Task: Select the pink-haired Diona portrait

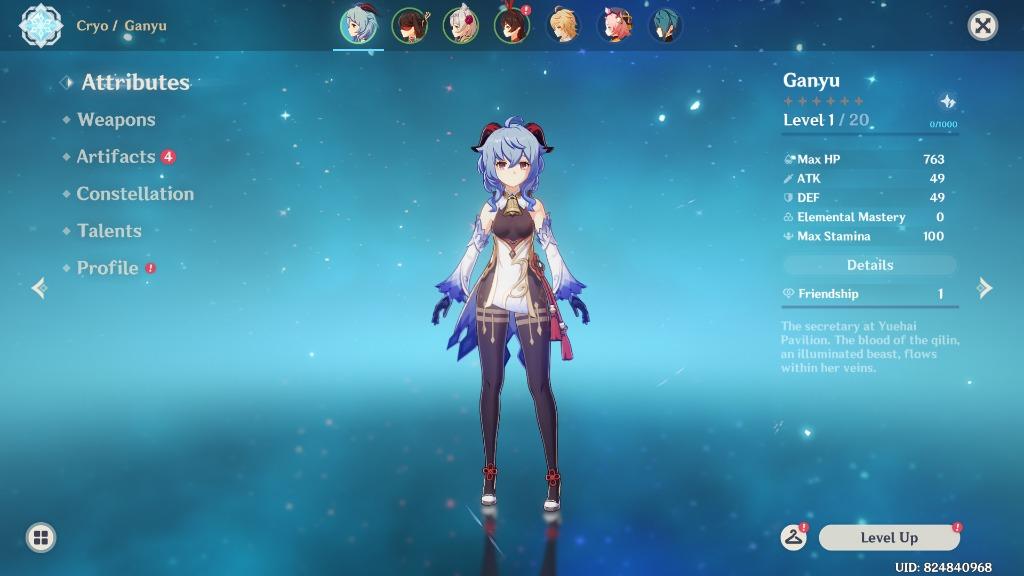Action: (x=615, y=26)
